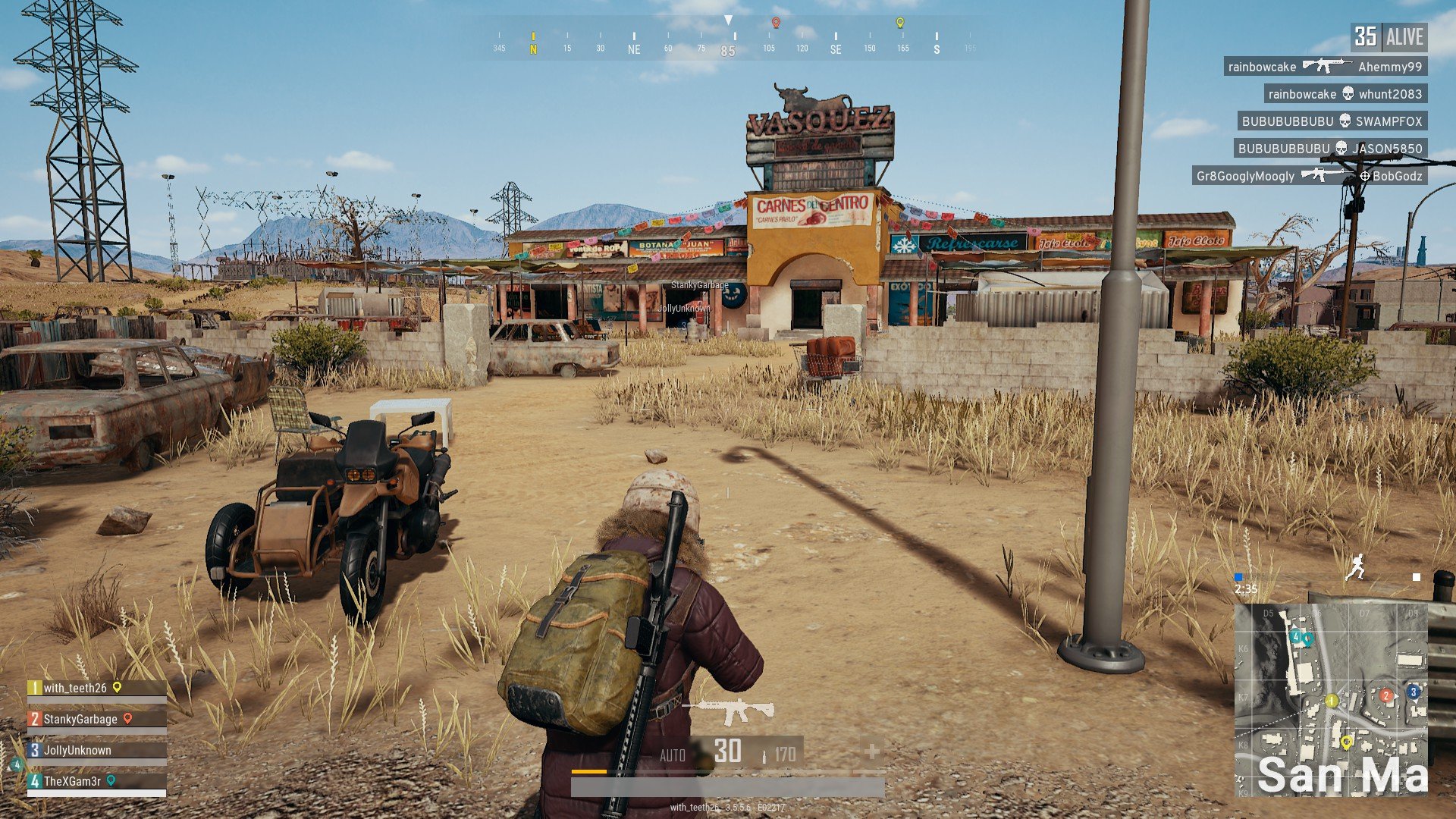1456x819 pixels.
Task: Click the blue square marker above the minimap
Action: click(x=1238, y=577)
